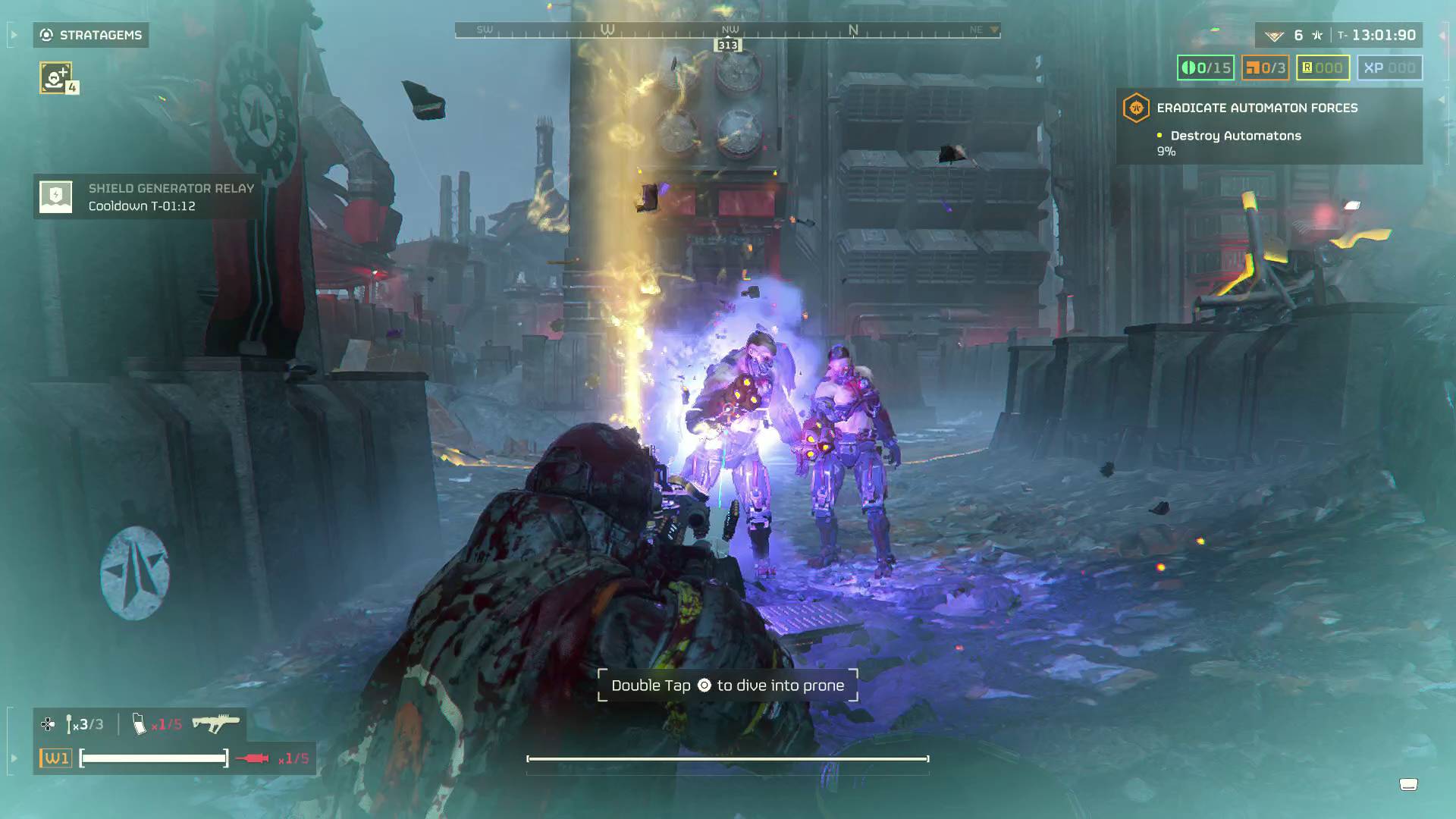
Task: Expand the arrow next to the W1 weapon slot
Action: tap(12, 758)
